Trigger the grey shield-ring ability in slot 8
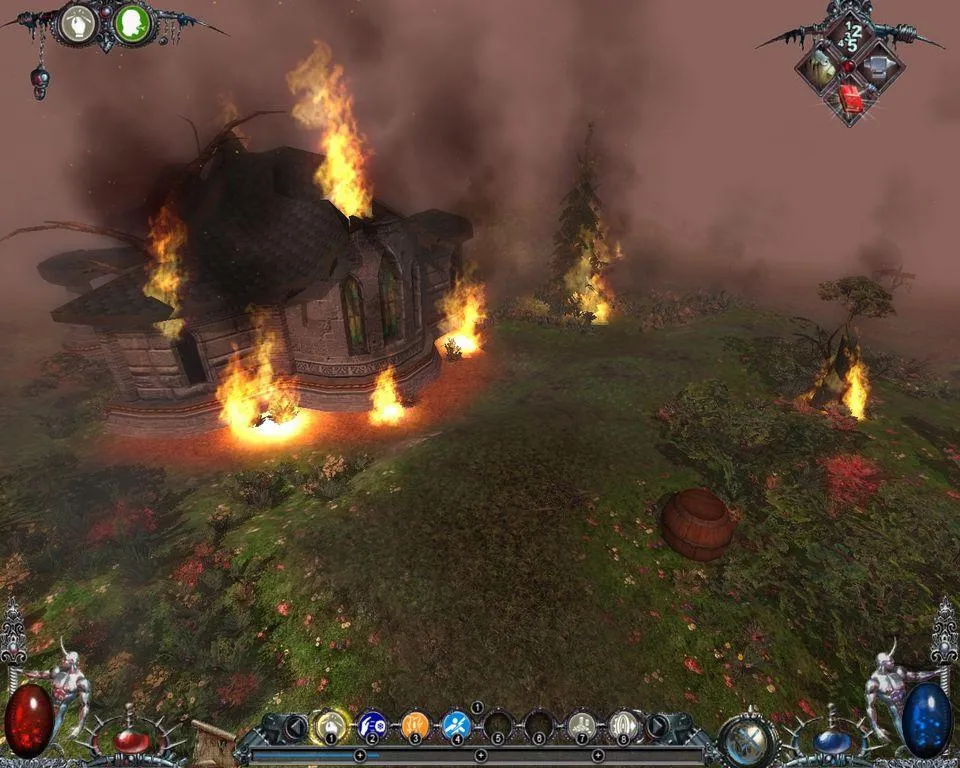The image size is (960, 768). point(624,724)
